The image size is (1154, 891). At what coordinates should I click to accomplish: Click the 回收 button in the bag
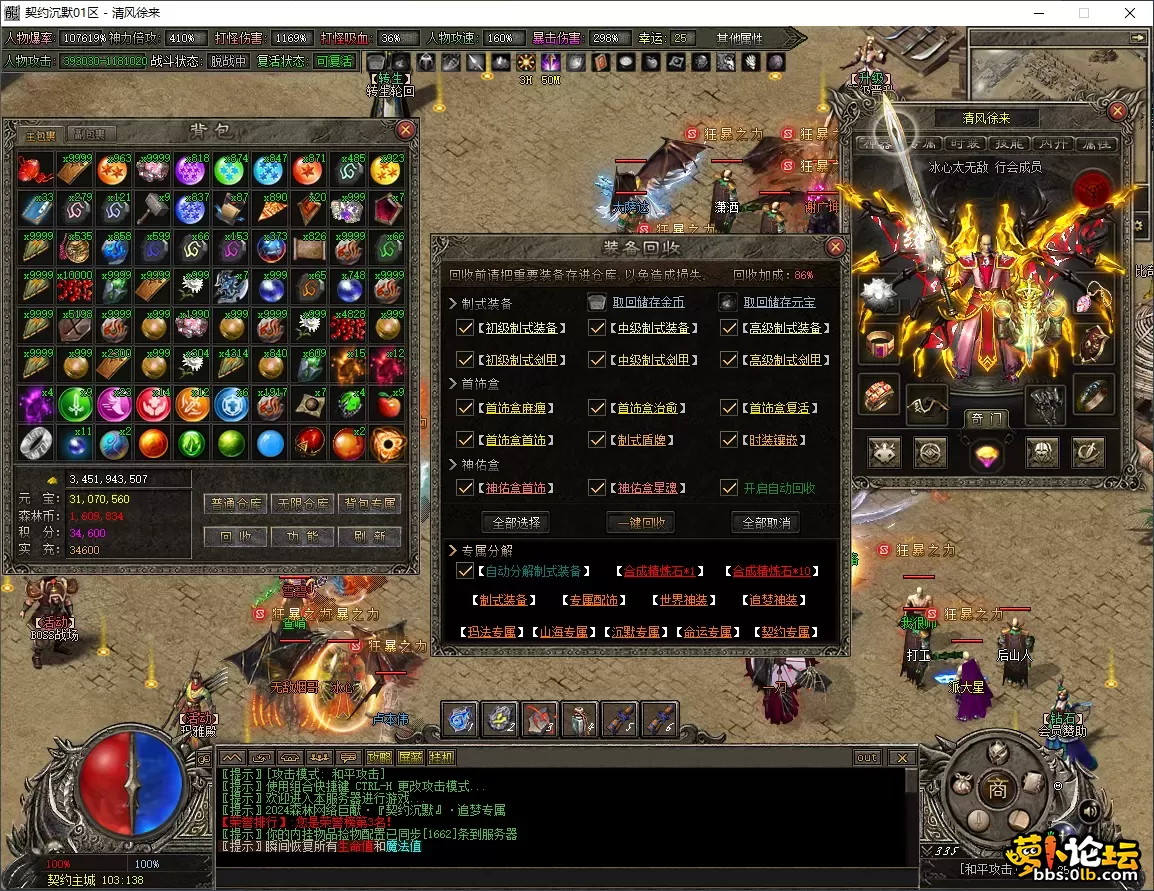pyautogui.click(x=235, y=536)
